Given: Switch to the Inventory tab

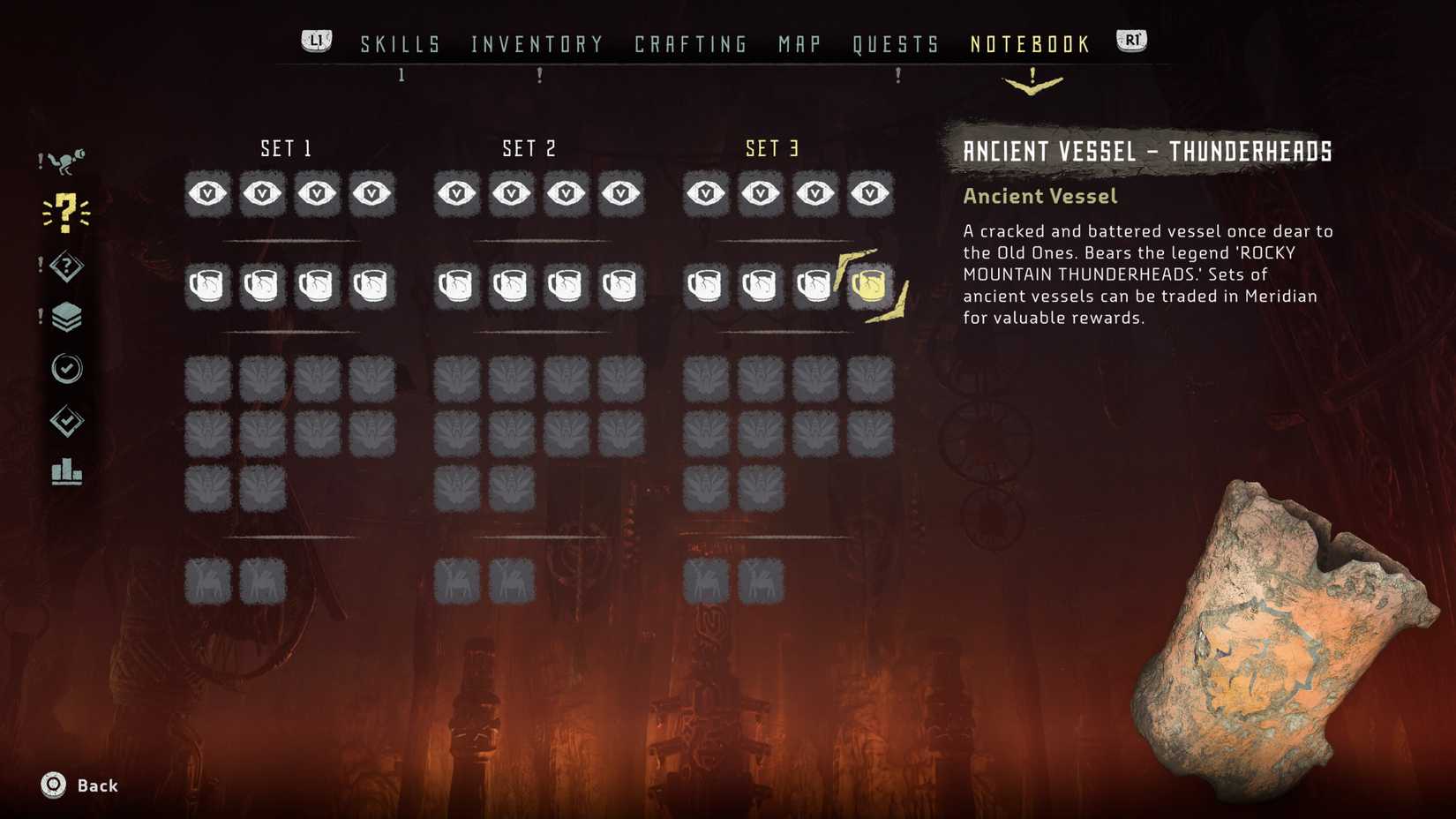Looking at the screenshot, I should click(537, 42).
